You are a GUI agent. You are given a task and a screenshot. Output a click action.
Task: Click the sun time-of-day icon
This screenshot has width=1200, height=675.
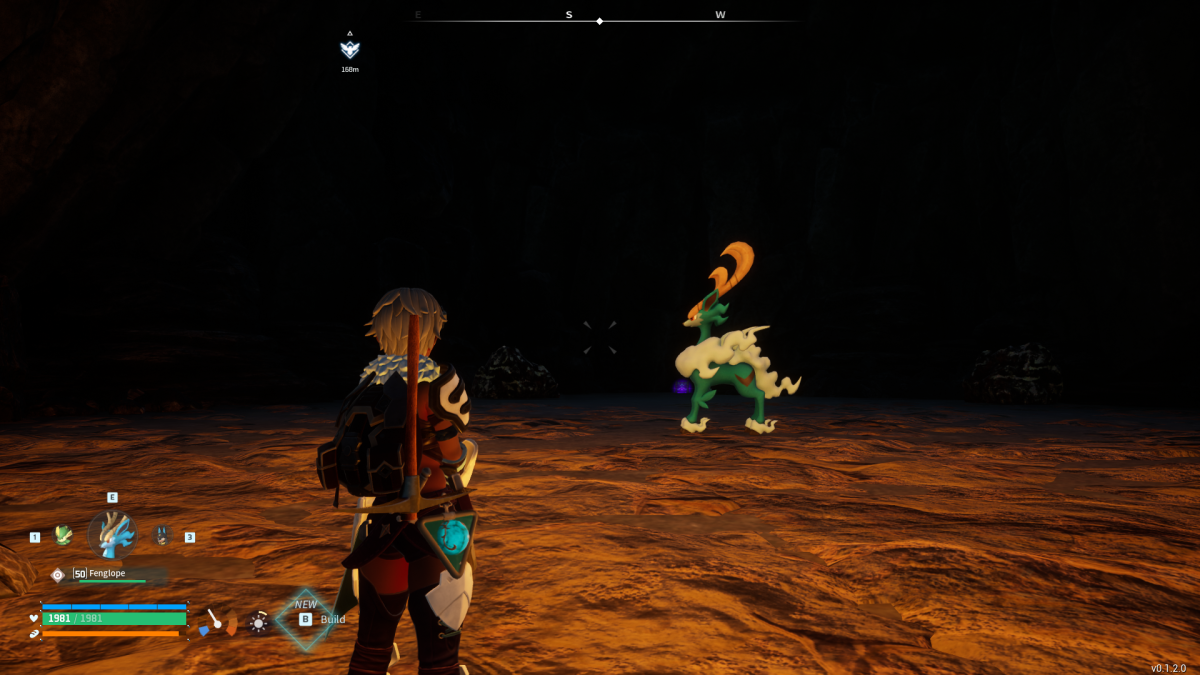pyautogui.click(x=258, y=623)
